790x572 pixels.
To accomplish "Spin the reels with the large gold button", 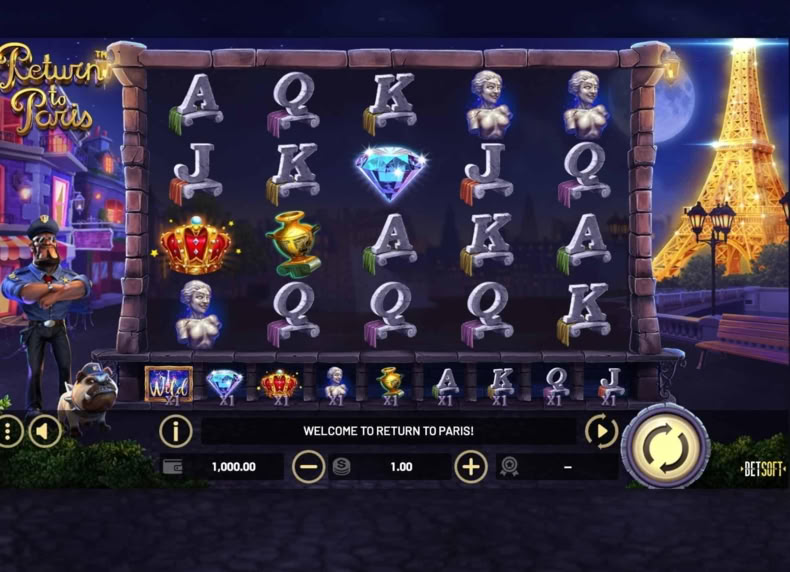I will (x=665, y=446).
